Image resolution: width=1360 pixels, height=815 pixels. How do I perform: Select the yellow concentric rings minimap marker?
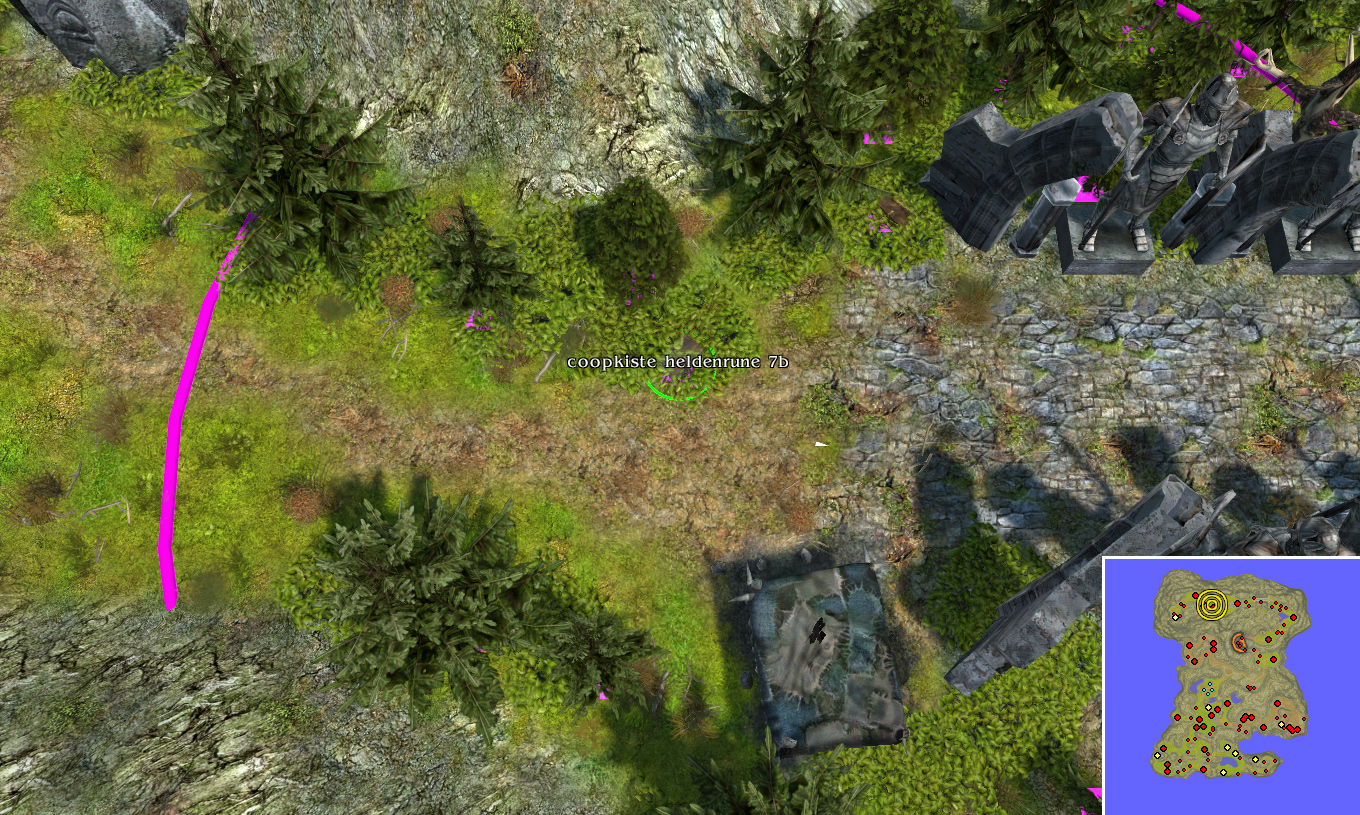click(1212, 604)
